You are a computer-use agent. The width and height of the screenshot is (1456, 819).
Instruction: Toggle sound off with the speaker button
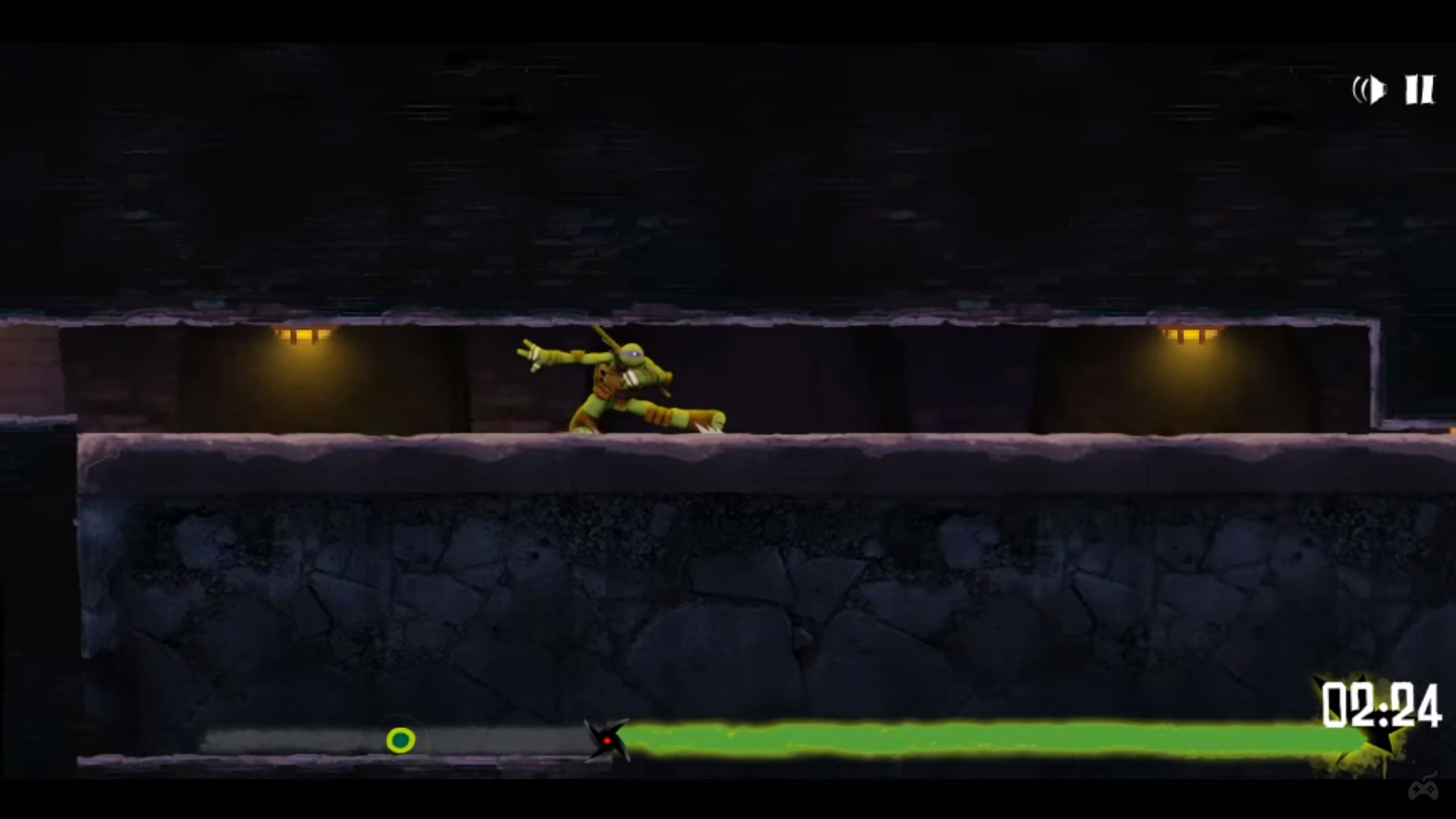coord(1370,89)
